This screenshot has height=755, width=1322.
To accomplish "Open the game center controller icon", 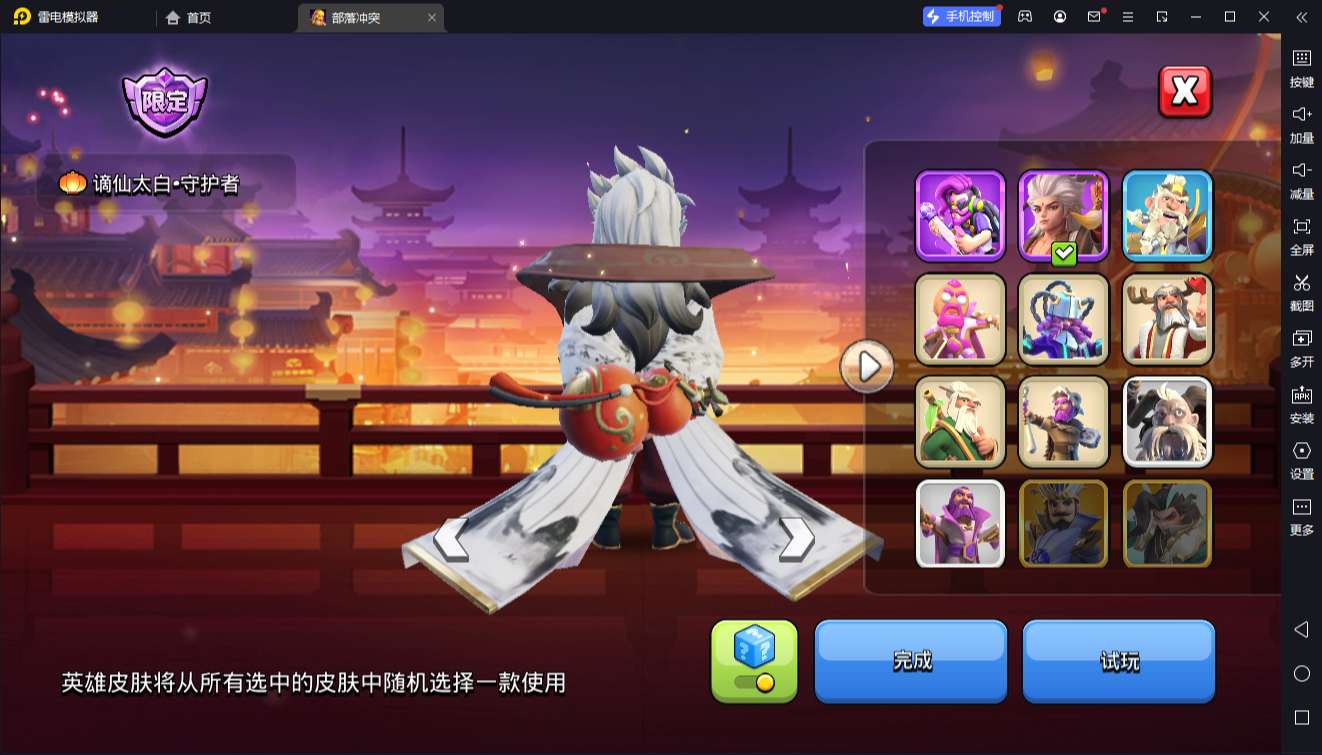I will click(1024, 17).
